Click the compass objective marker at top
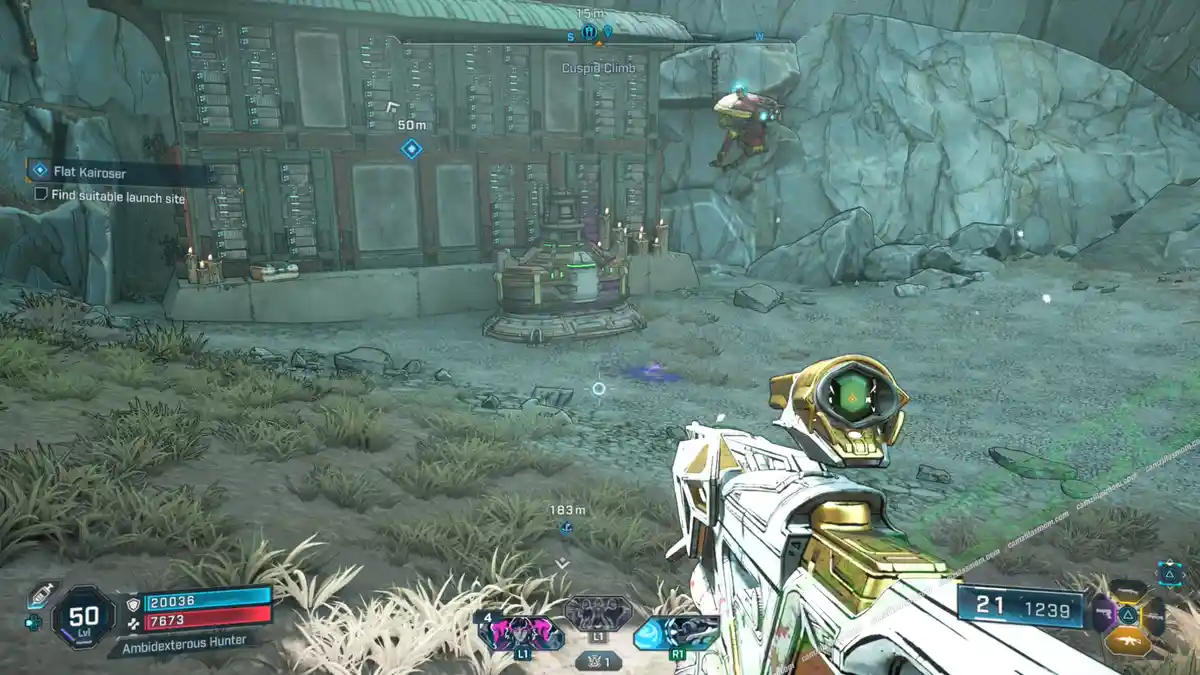This screenshot has height=675, width=1200. click(x=589, y=32)
